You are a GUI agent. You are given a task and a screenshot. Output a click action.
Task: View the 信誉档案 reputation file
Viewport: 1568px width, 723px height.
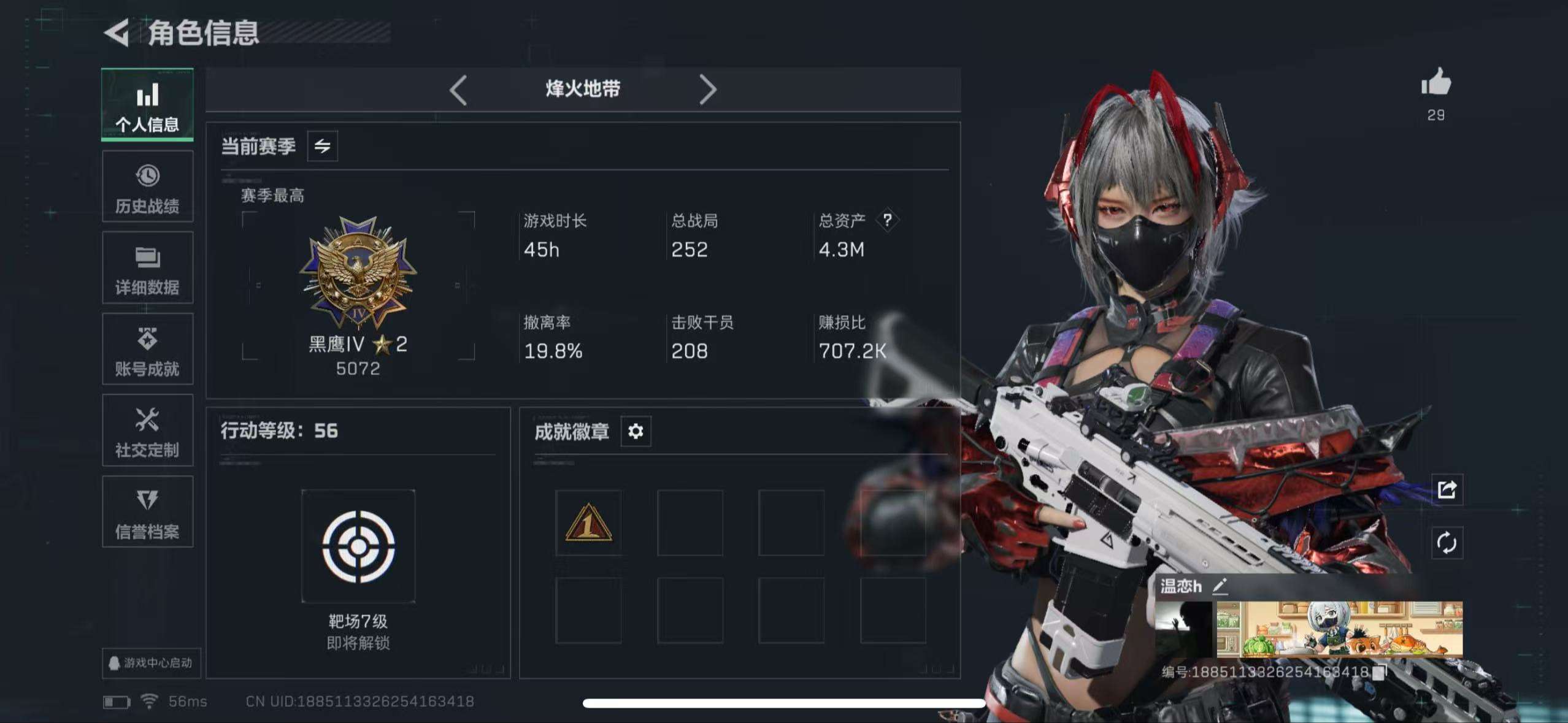coord(147,512)
